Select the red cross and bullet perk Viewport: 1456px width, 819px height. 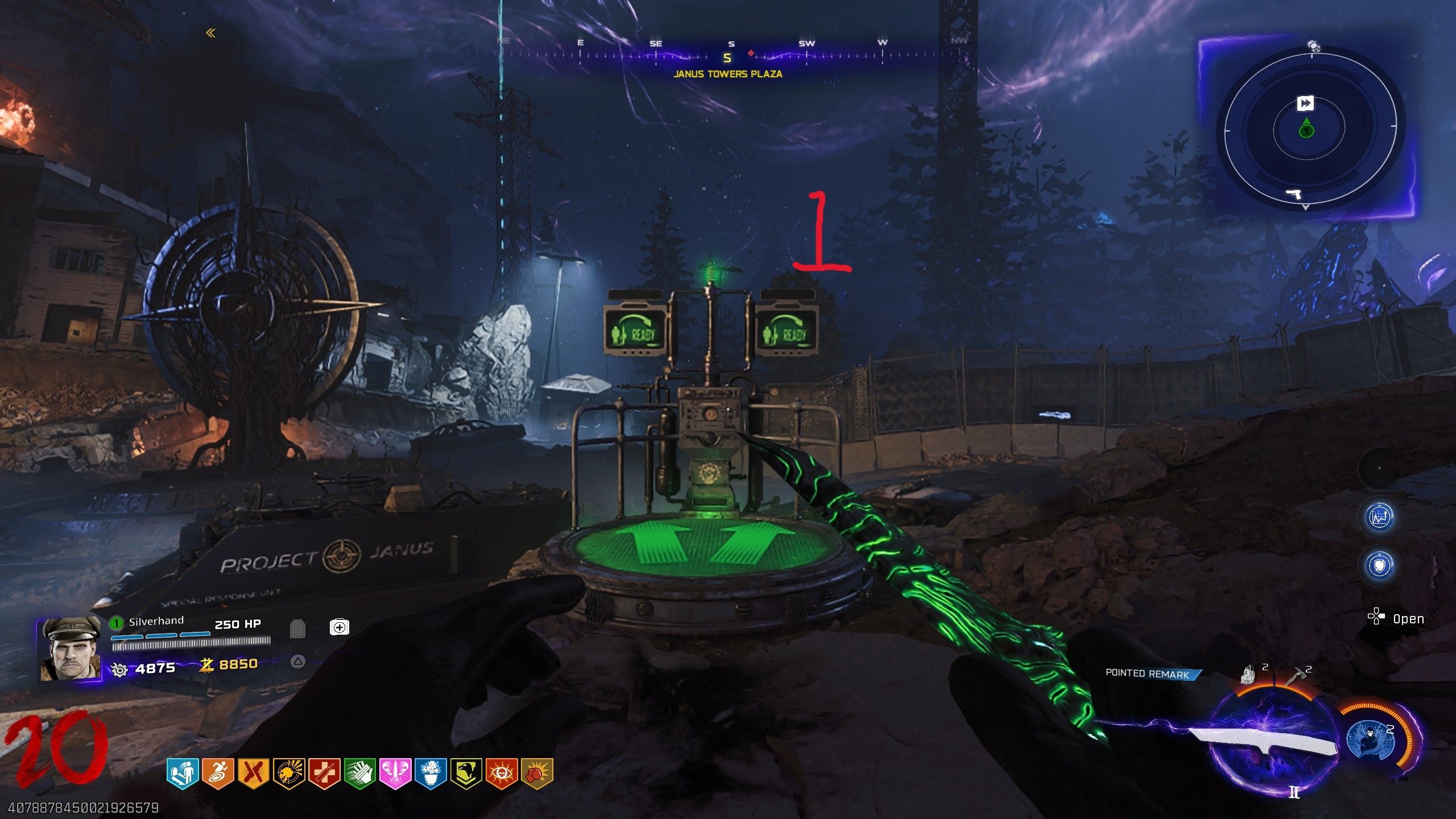click(324, 774)
